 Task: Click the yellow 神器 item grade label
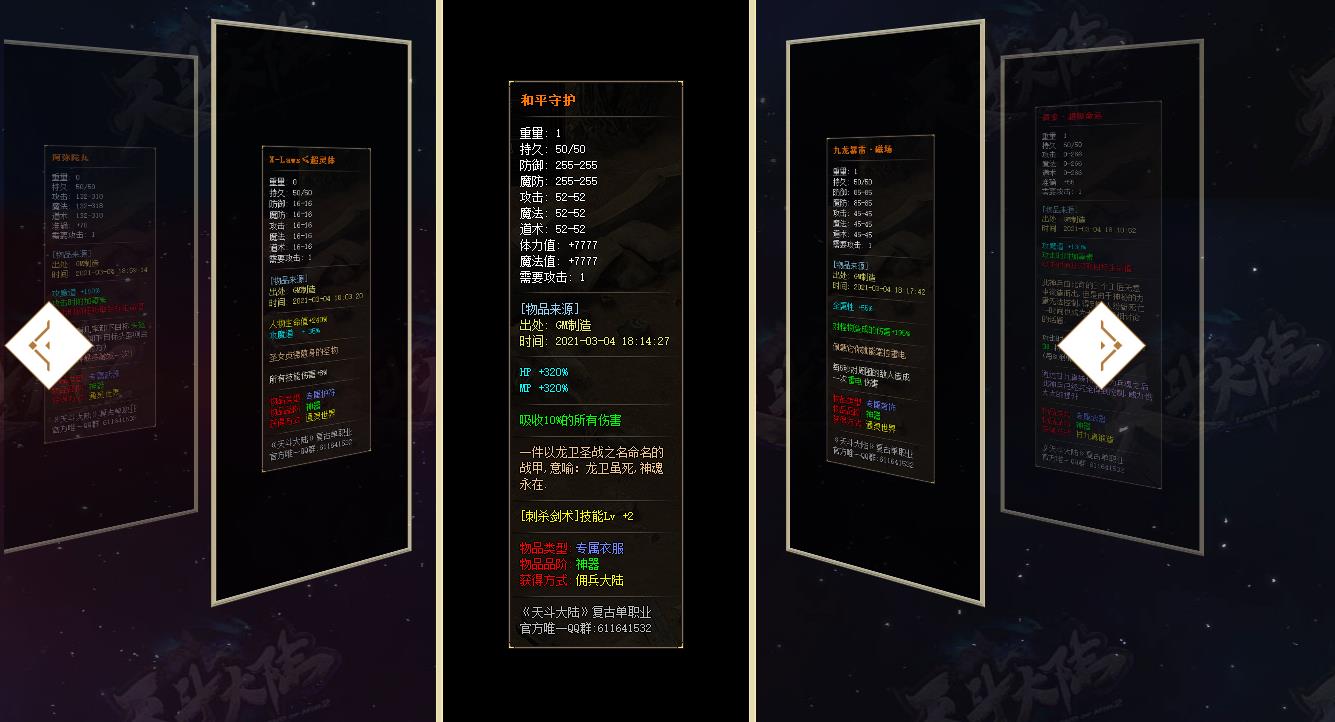(587, 563)
